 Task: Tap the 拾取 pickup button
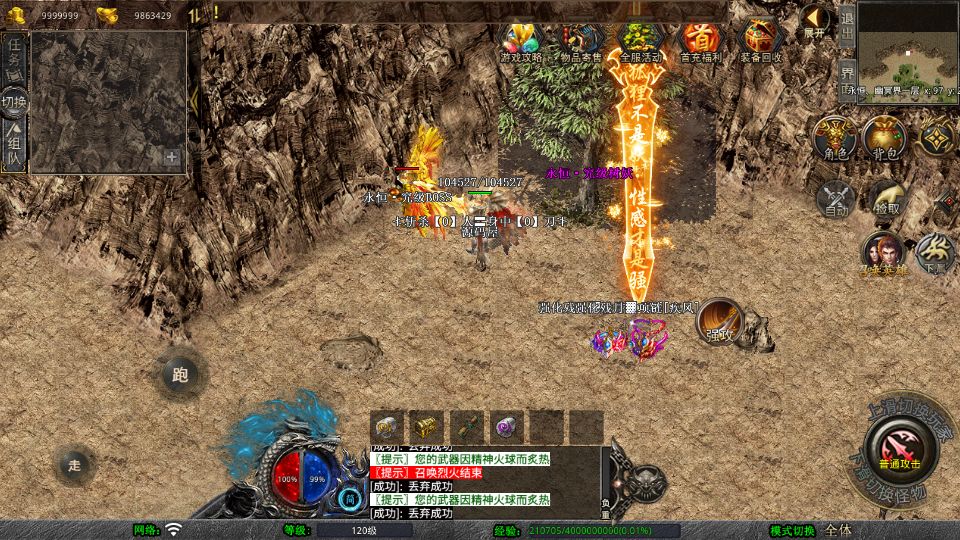click(885, 199)
